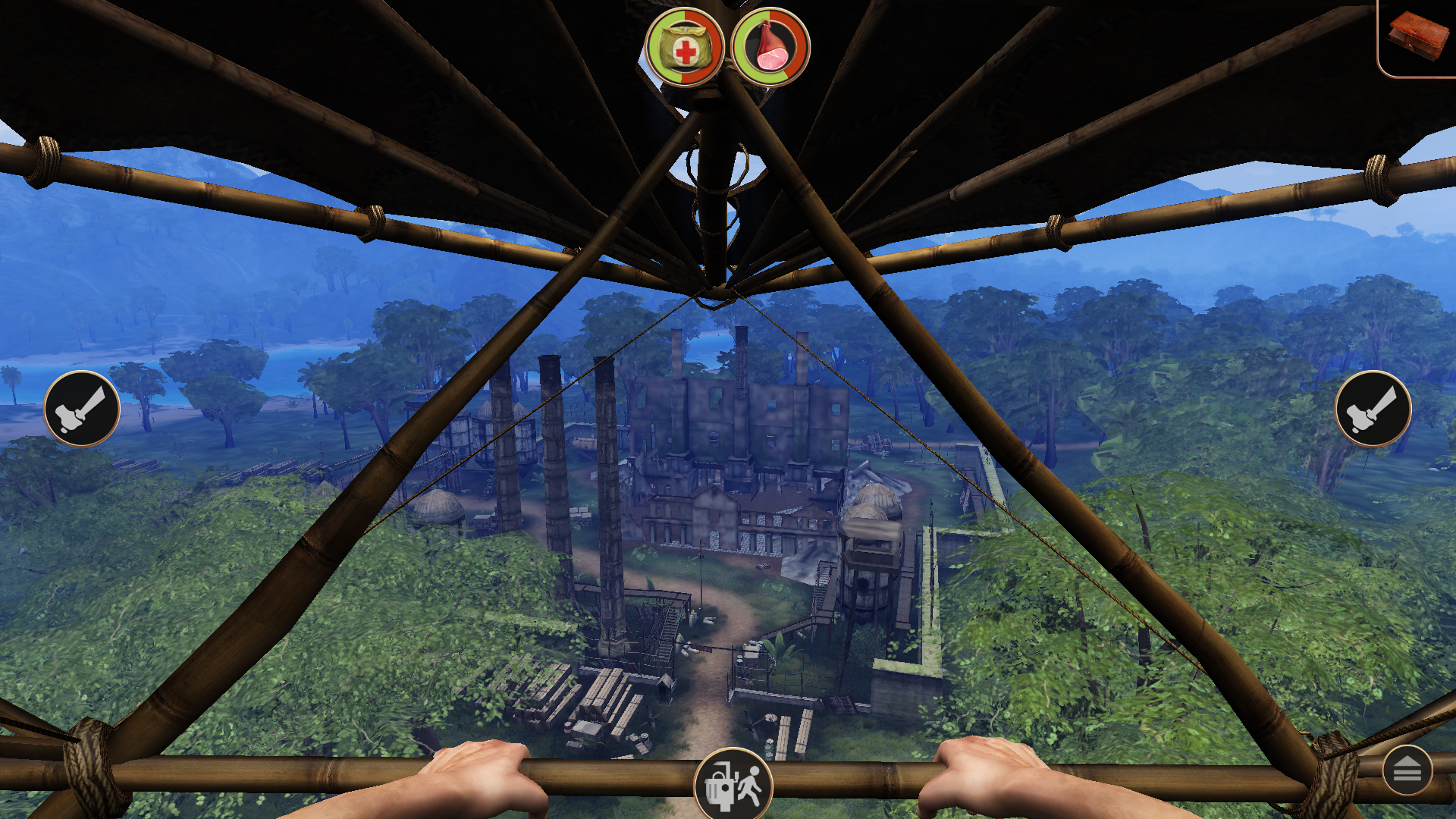Image resolution: width=1456 pixels, height=819 pixels.
Task: Tap the left-side hand tool button
Action: [x=81, y=409]
